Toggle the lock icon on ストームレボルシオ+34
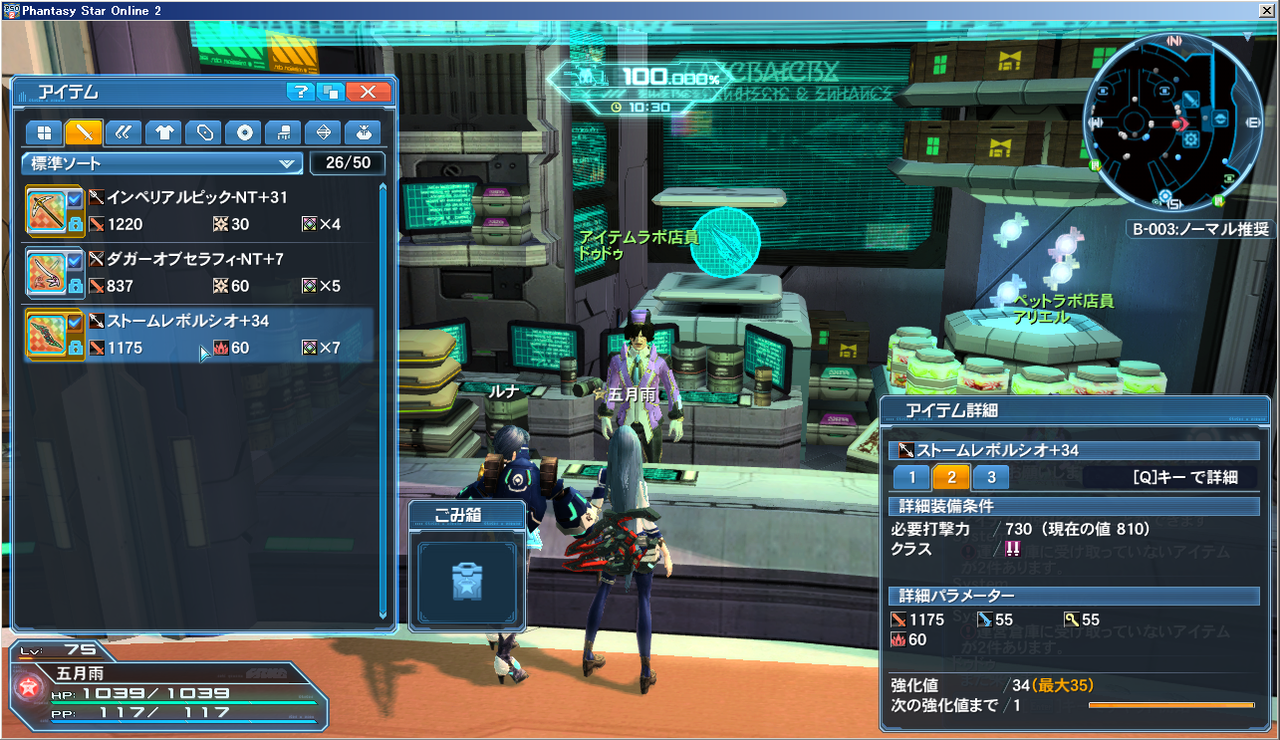Image resolution: width=1280 pixels, height=740 pixels. pyautogui.click(x=75, y=345)
